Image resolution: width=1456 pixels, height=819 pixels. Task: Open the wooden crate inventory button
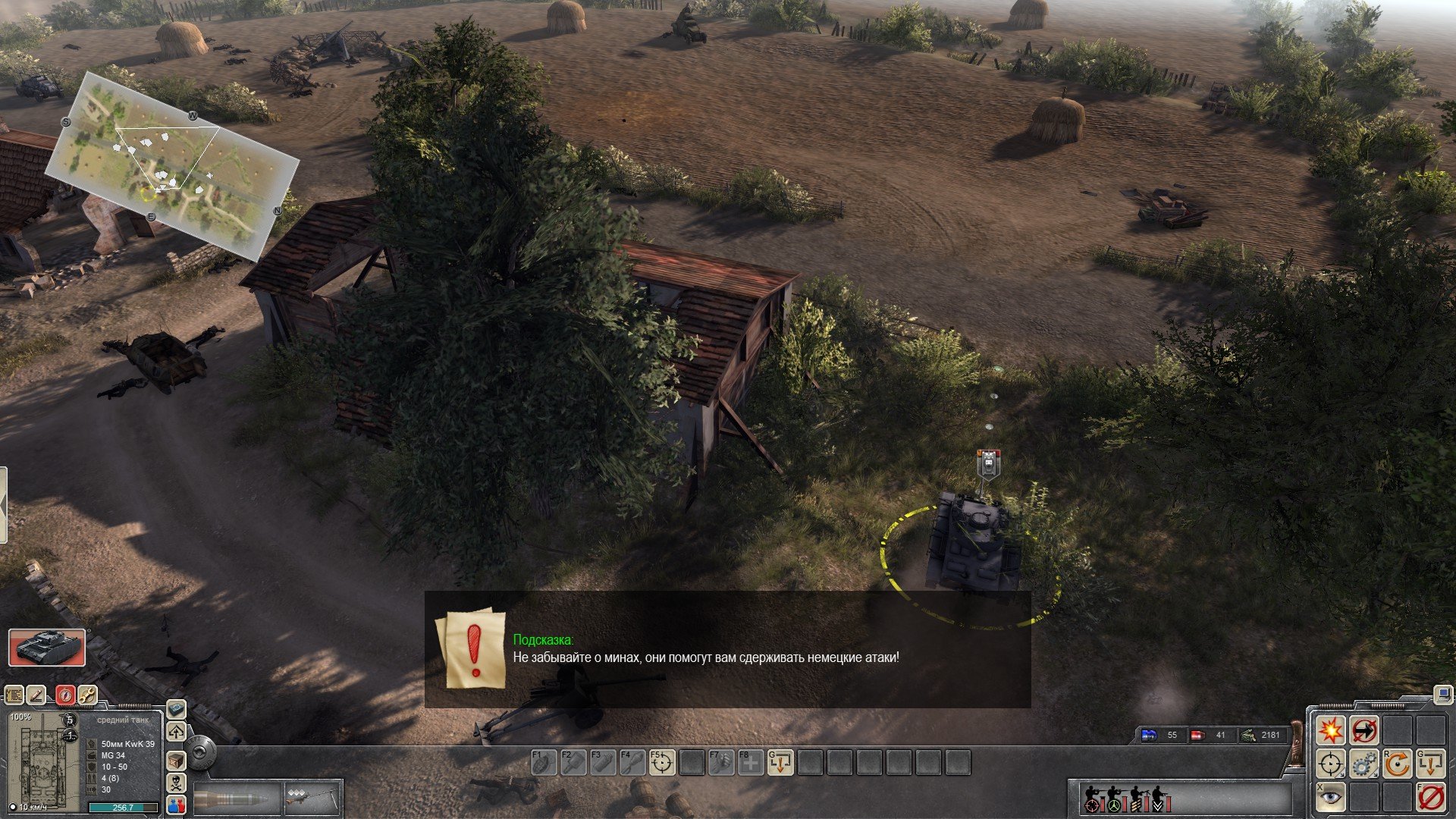(176, 759)
